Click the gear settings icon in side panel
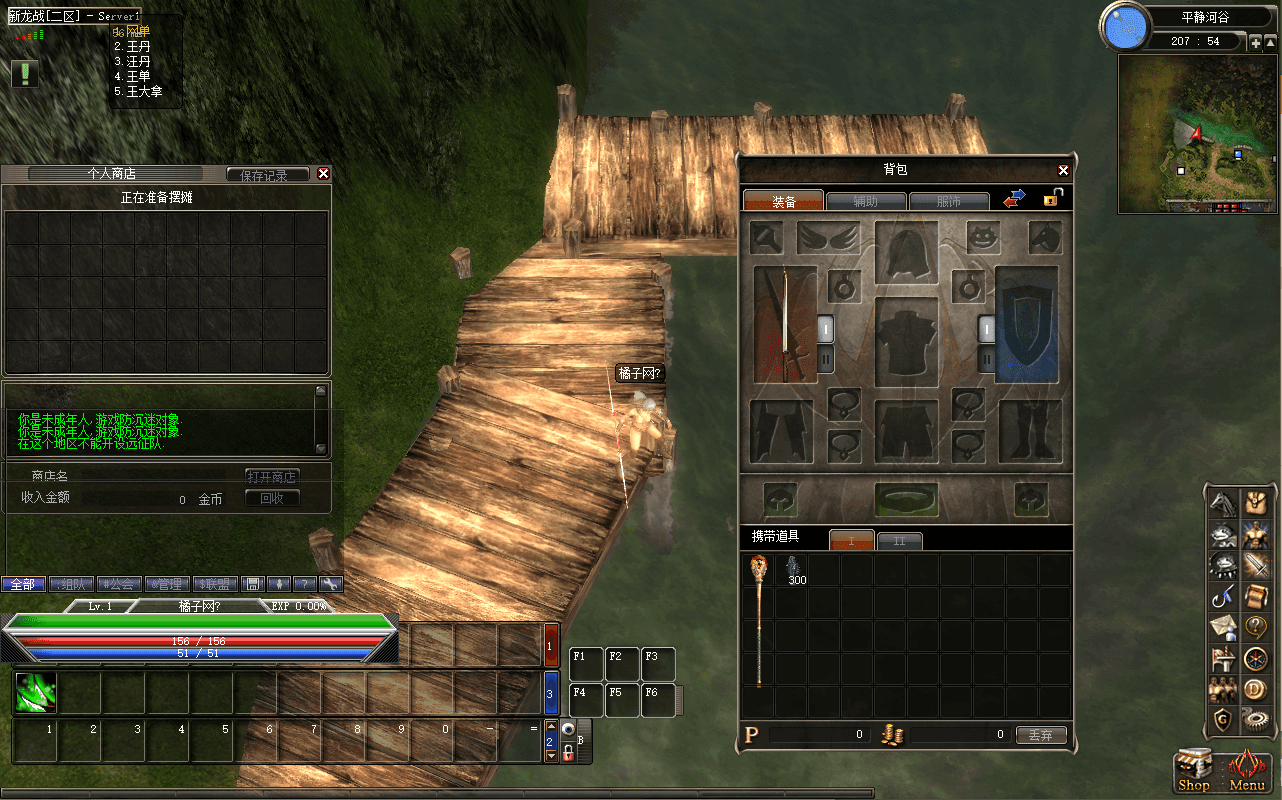Image resolution: width=1282 pixels, height=800 pixels. [x=1254, y=717]
